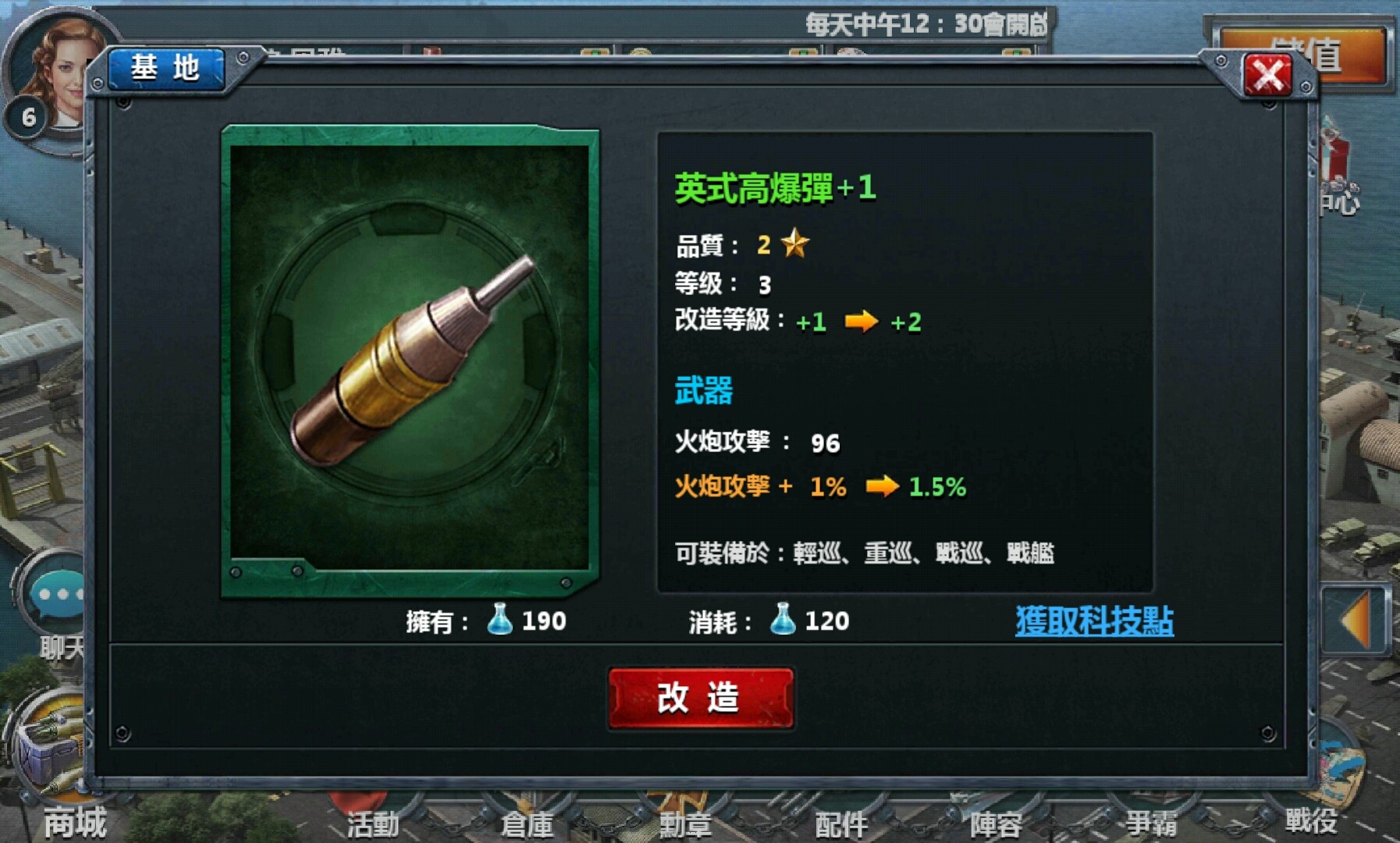Screen dimensions: 1400x843
Task: Open the 配件 accessories menu
Action: click(x=843, y=823)
